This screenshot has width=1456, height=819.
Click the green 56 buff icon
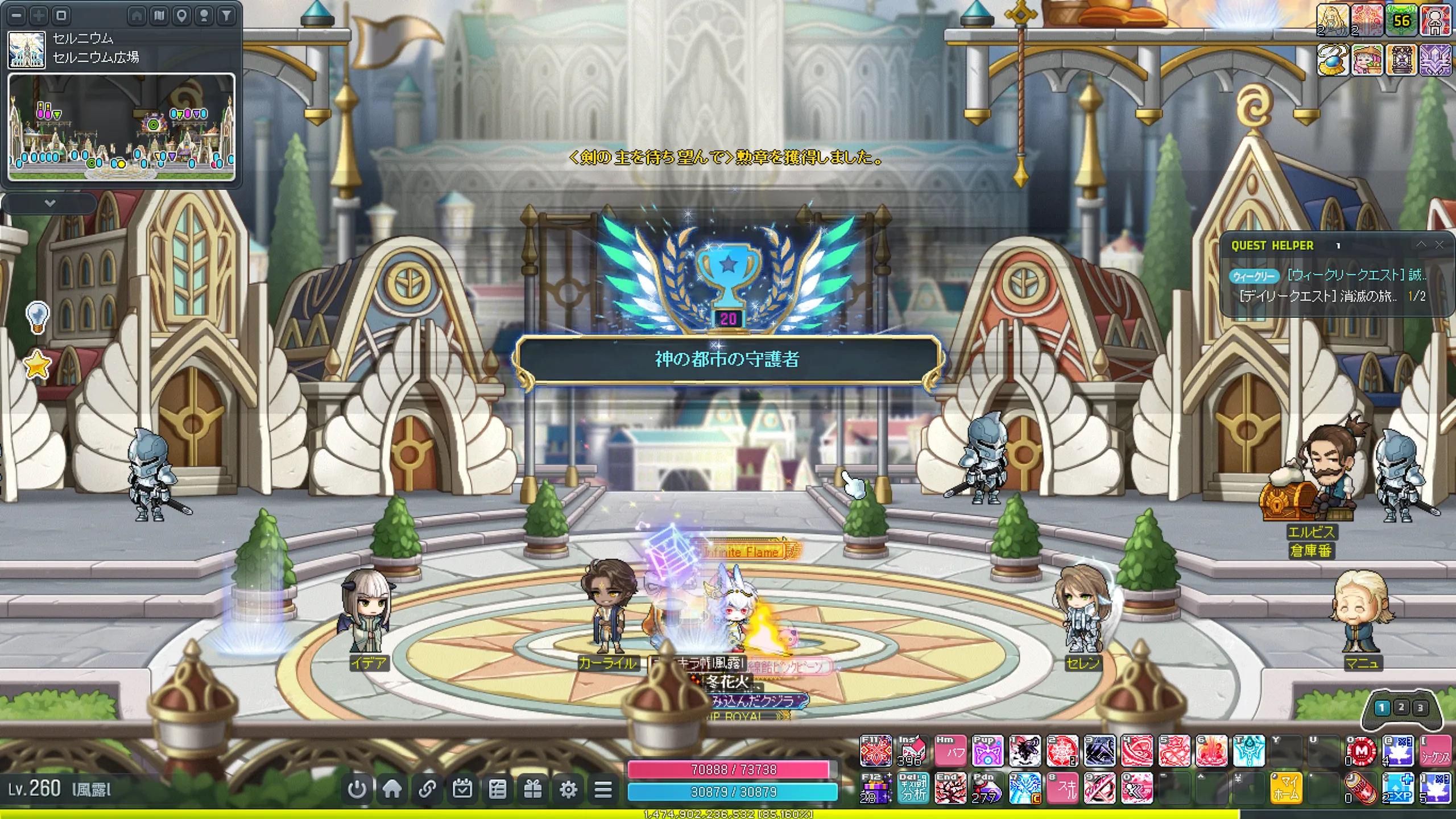pyautogui.click(x=1401, y=21)
